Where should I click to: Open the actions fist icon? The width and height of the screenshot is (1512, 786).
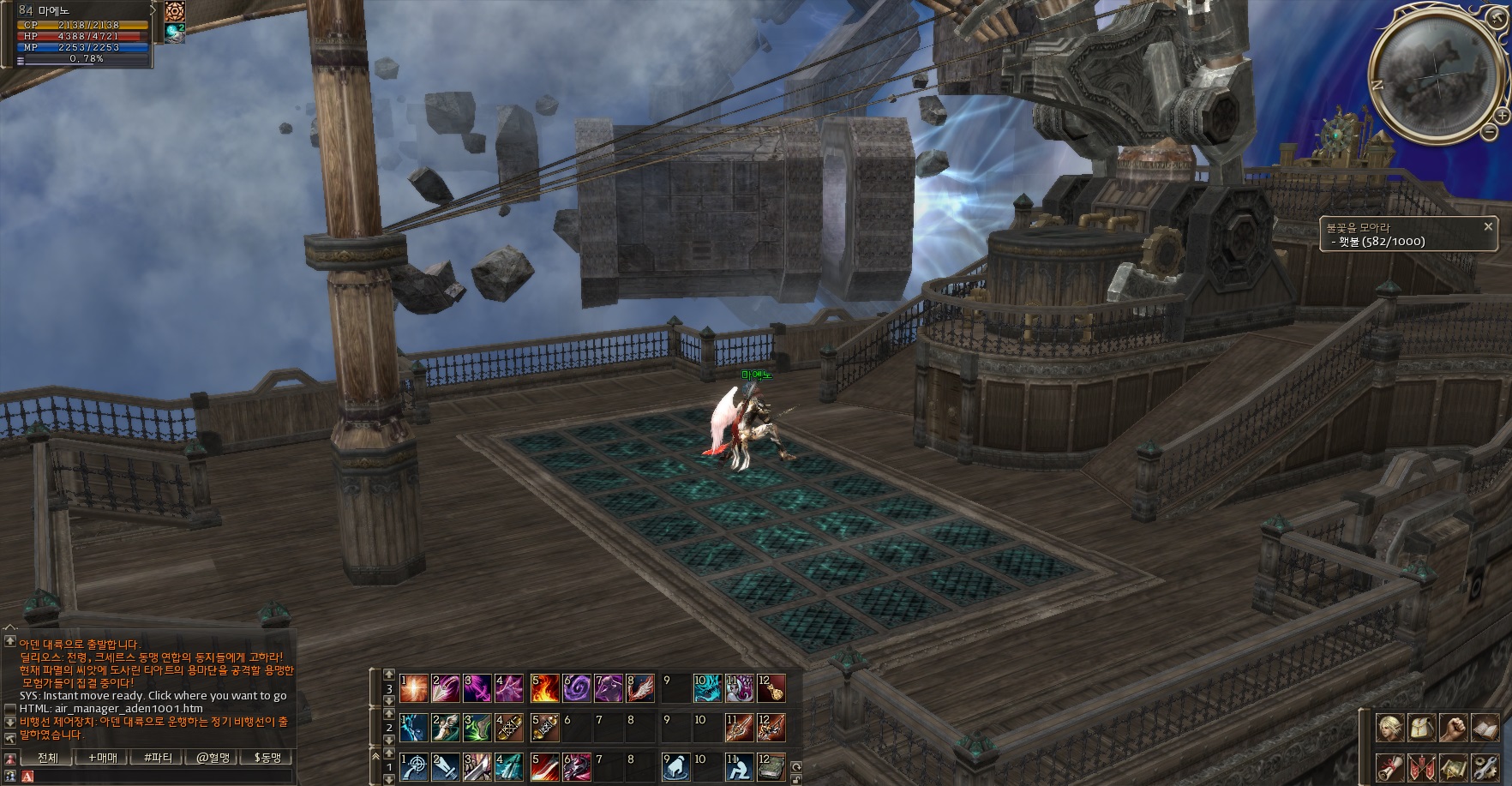tap(1452, 728)
